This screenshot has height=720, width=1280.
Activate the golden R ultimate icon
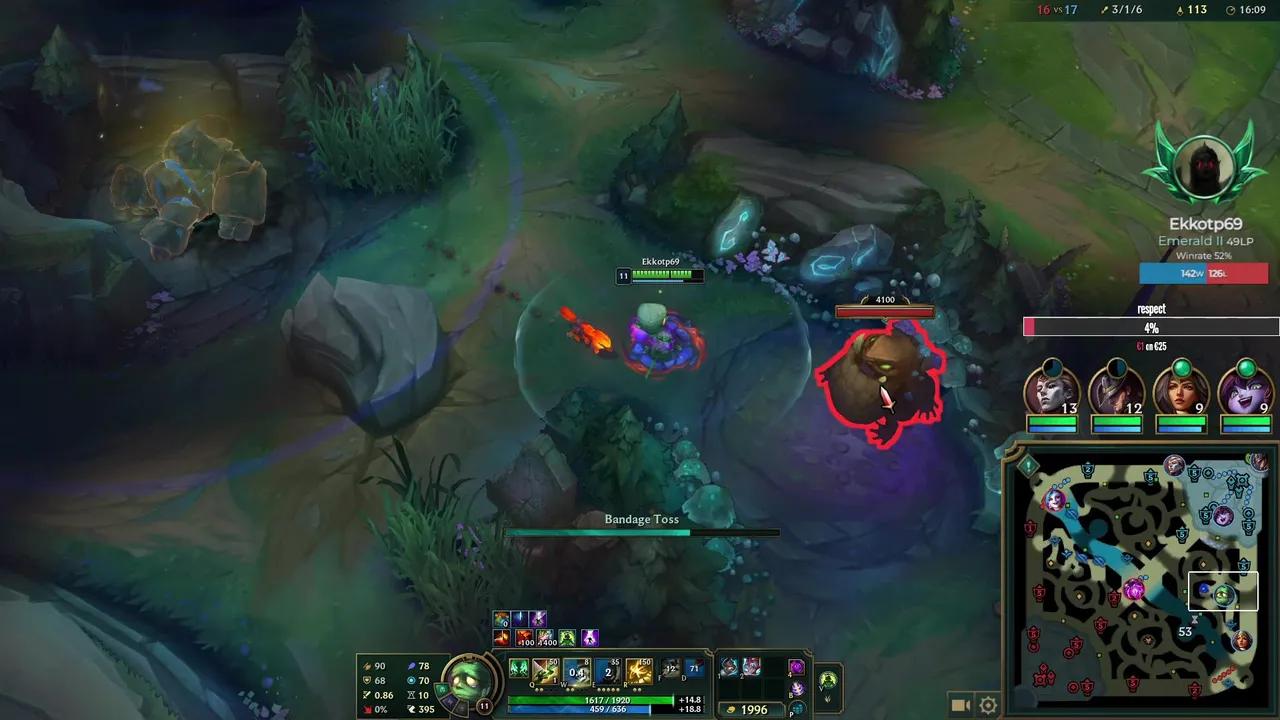point(639,669)
